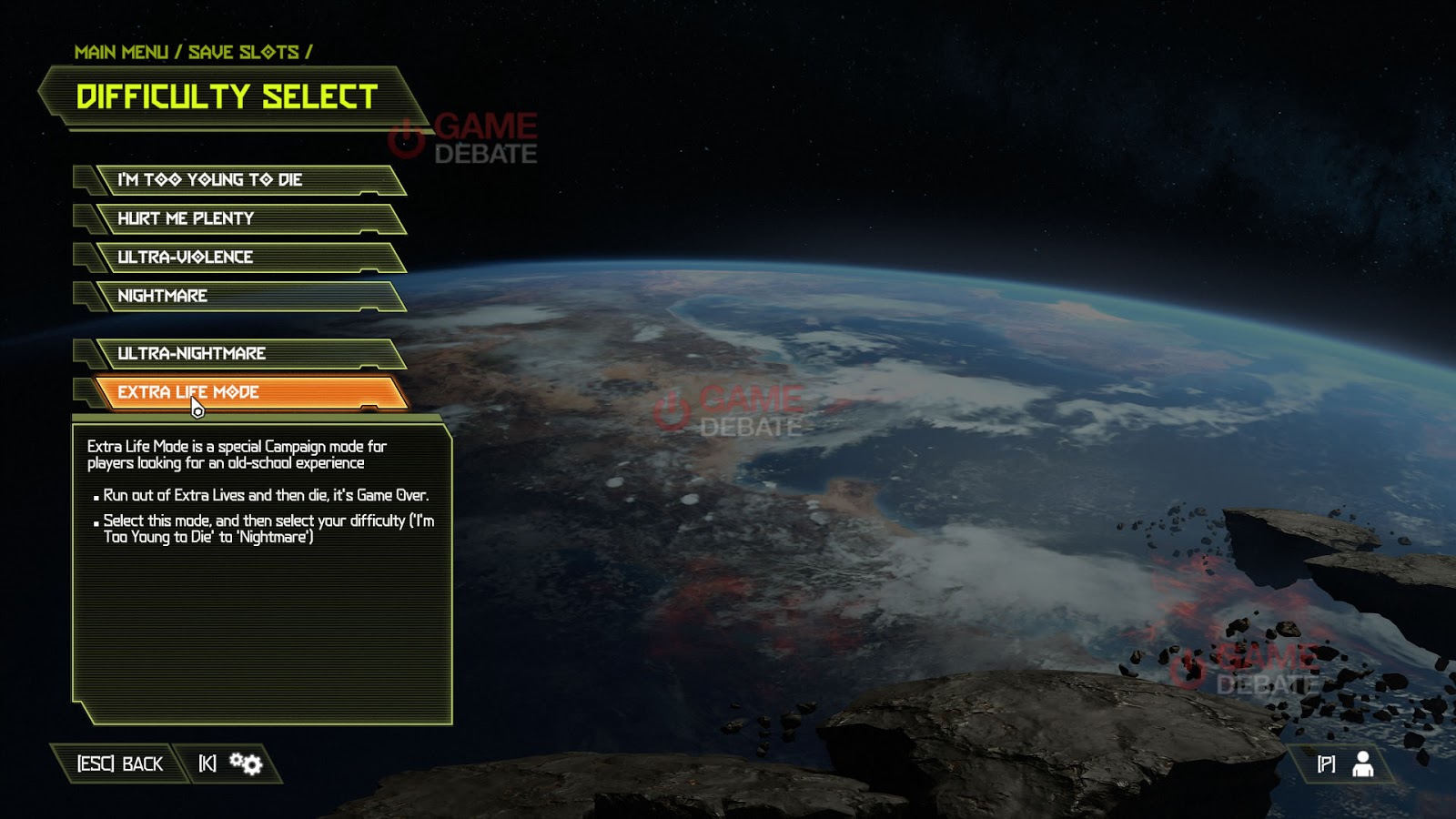Viewport: 1456px width, 819px height.
Task: Click the gears icon next to [K]
Action: [245, 763]
